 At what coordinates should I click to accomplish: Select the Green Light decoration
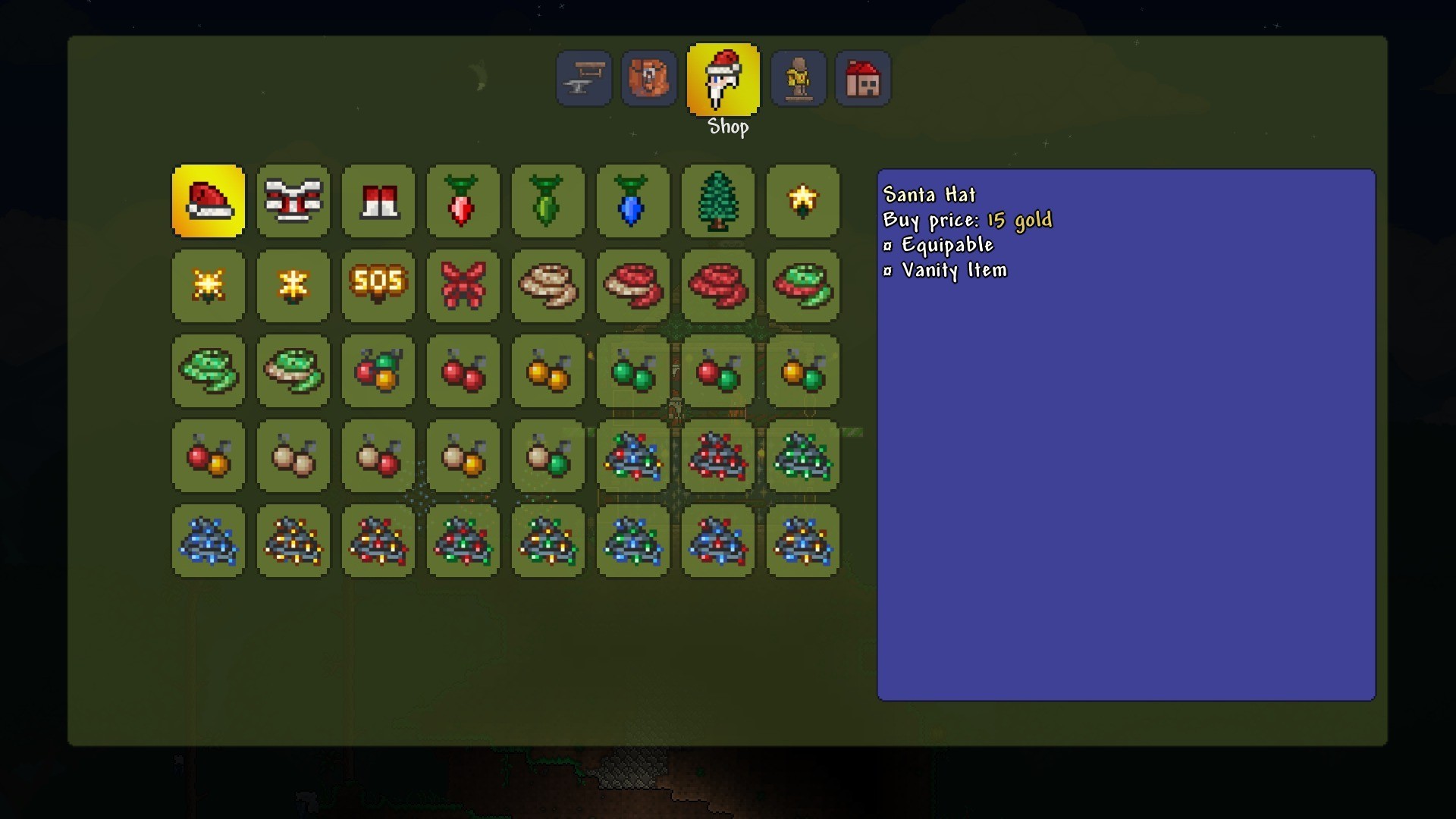pyautogui.click(x=548, y=202)
